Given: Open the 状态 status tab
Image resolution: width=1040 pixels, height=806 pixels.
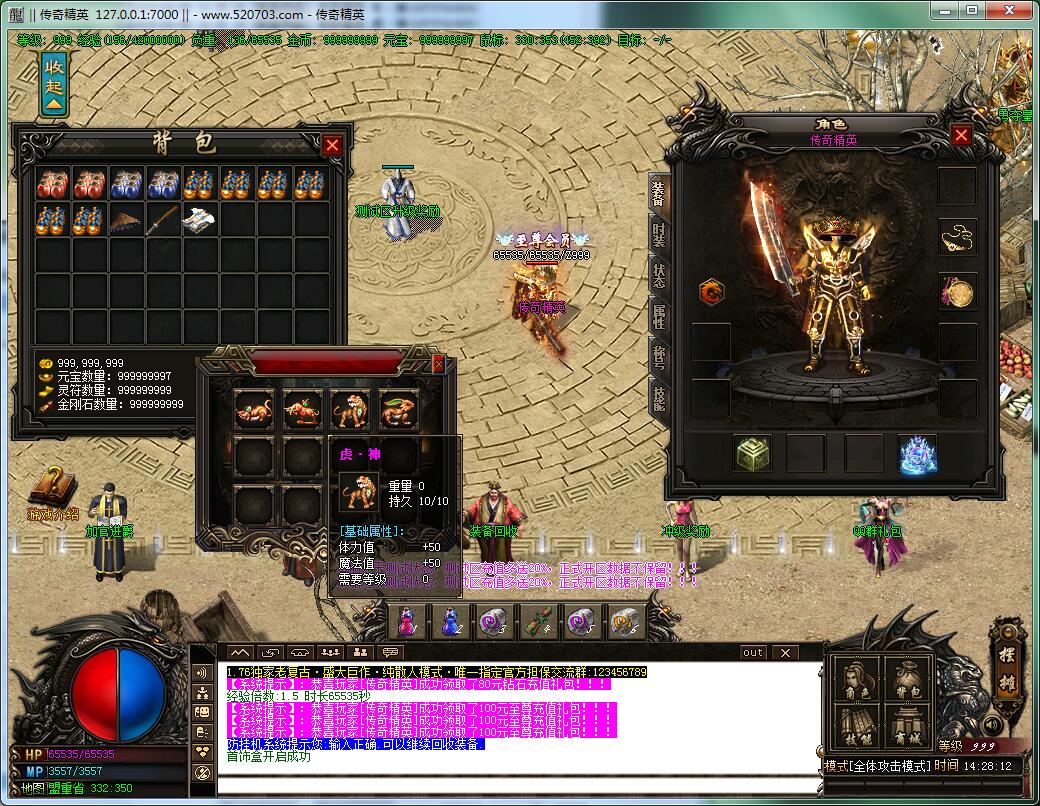Looking at the screenshot, I should point(658,275).
